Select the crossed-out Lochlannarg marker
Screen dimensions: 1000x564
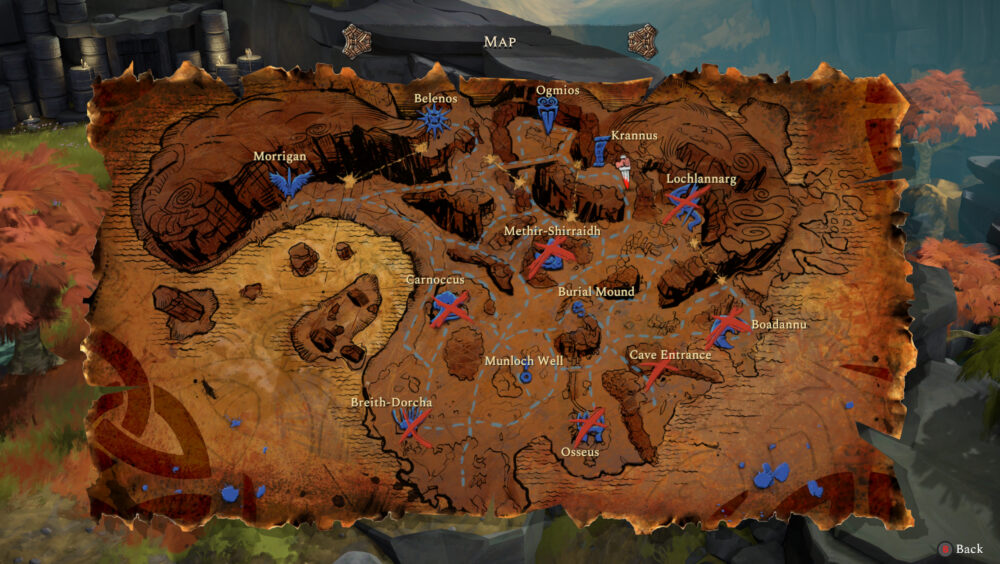(x=687, y=205)
